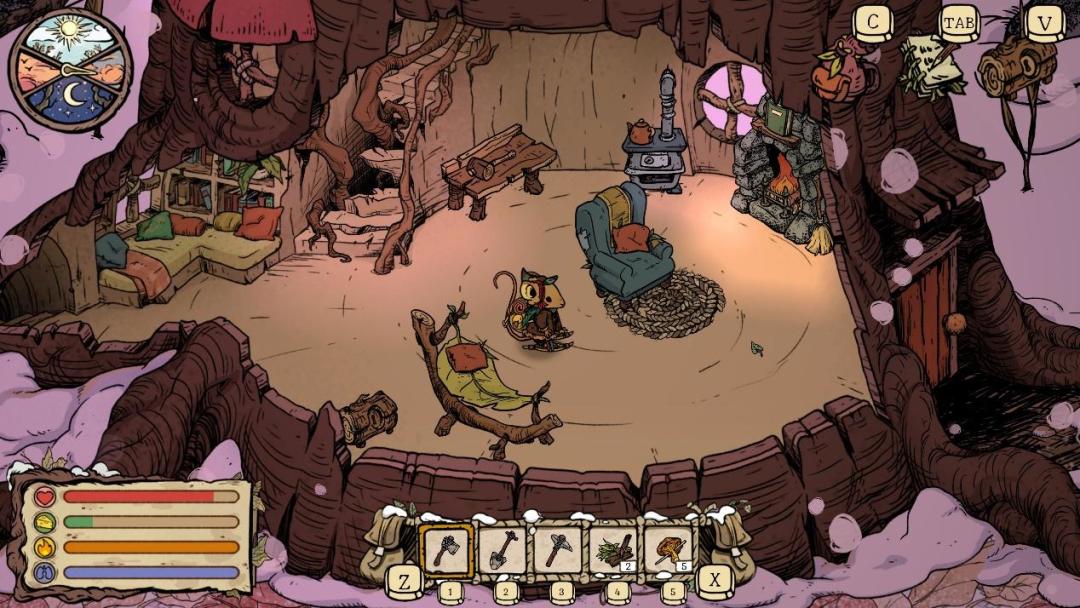Screen dimensions: 1080x608
Task: Open the wooden log crafting icon
Action: (x=1015, y=68)
